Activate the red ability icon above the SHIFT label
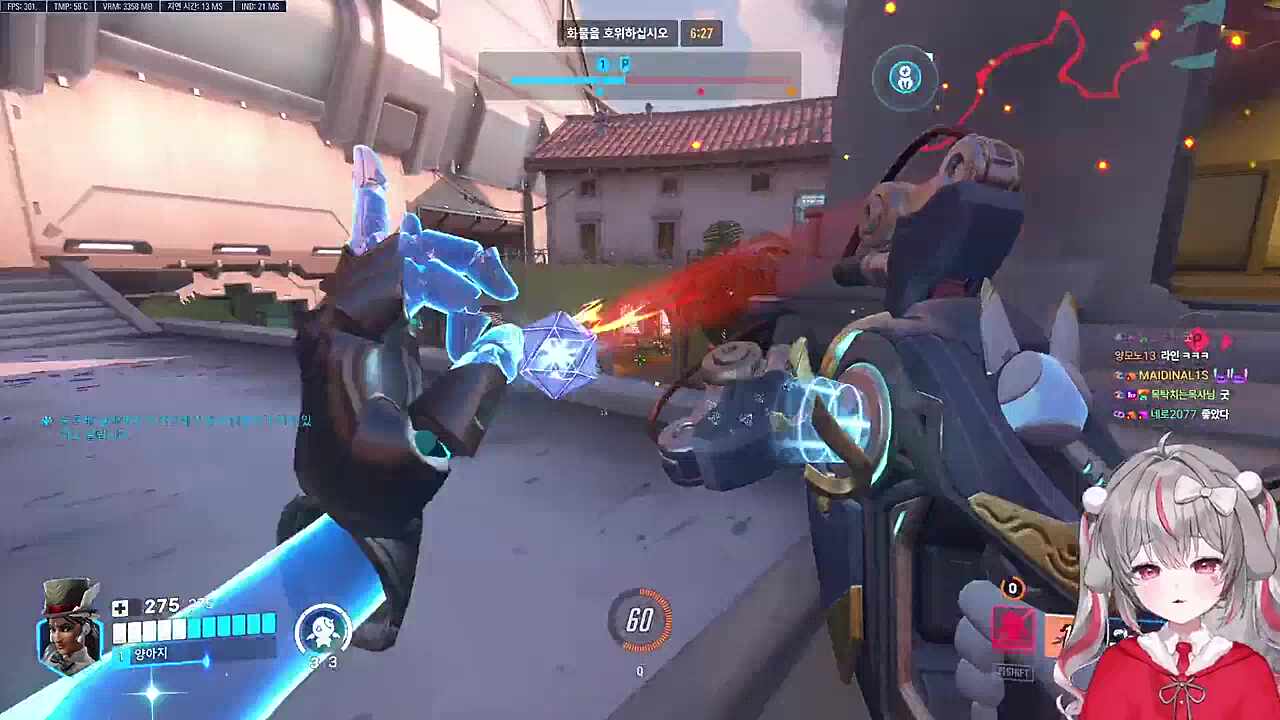The image size is (1280, 720). pos(1012,629)
